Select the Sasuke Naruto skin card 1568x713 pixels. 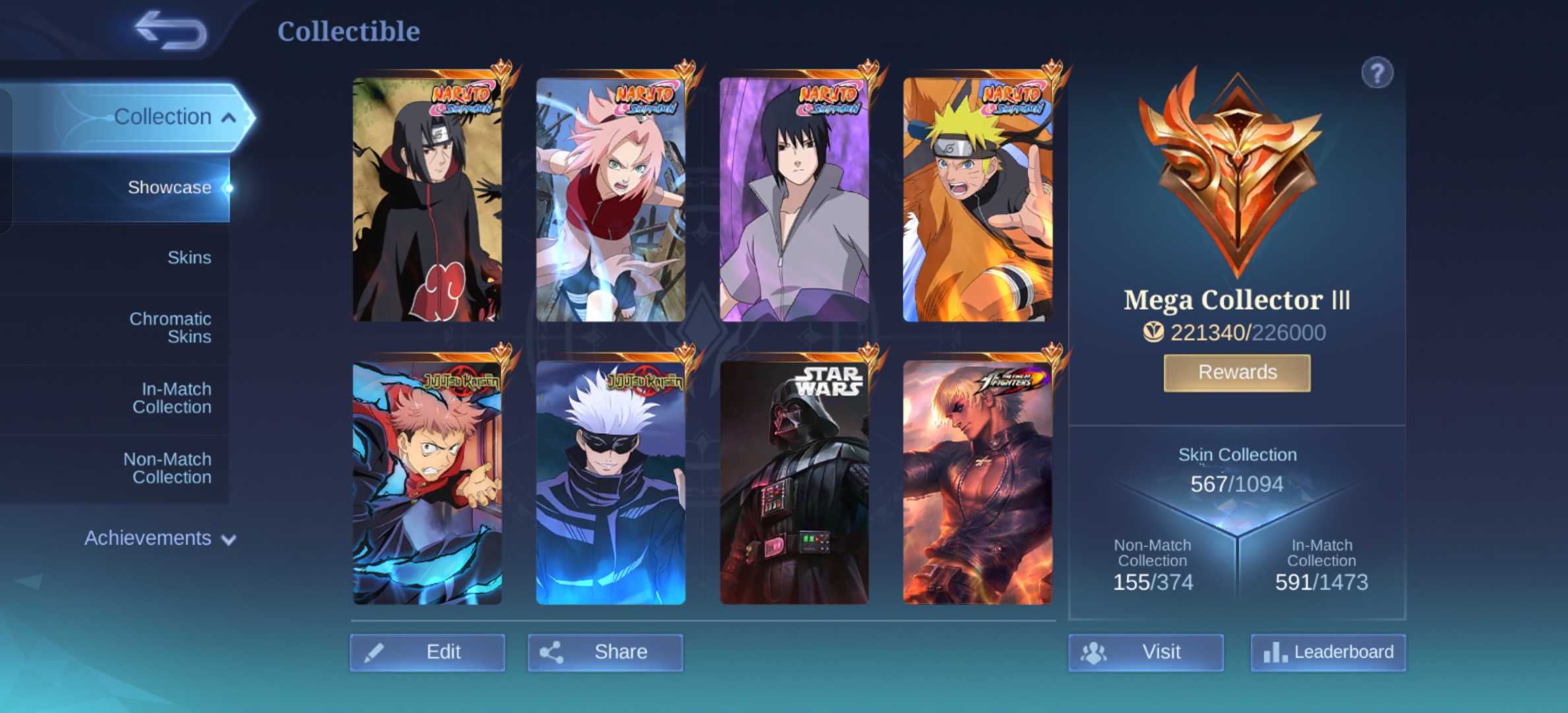[794, 199]
